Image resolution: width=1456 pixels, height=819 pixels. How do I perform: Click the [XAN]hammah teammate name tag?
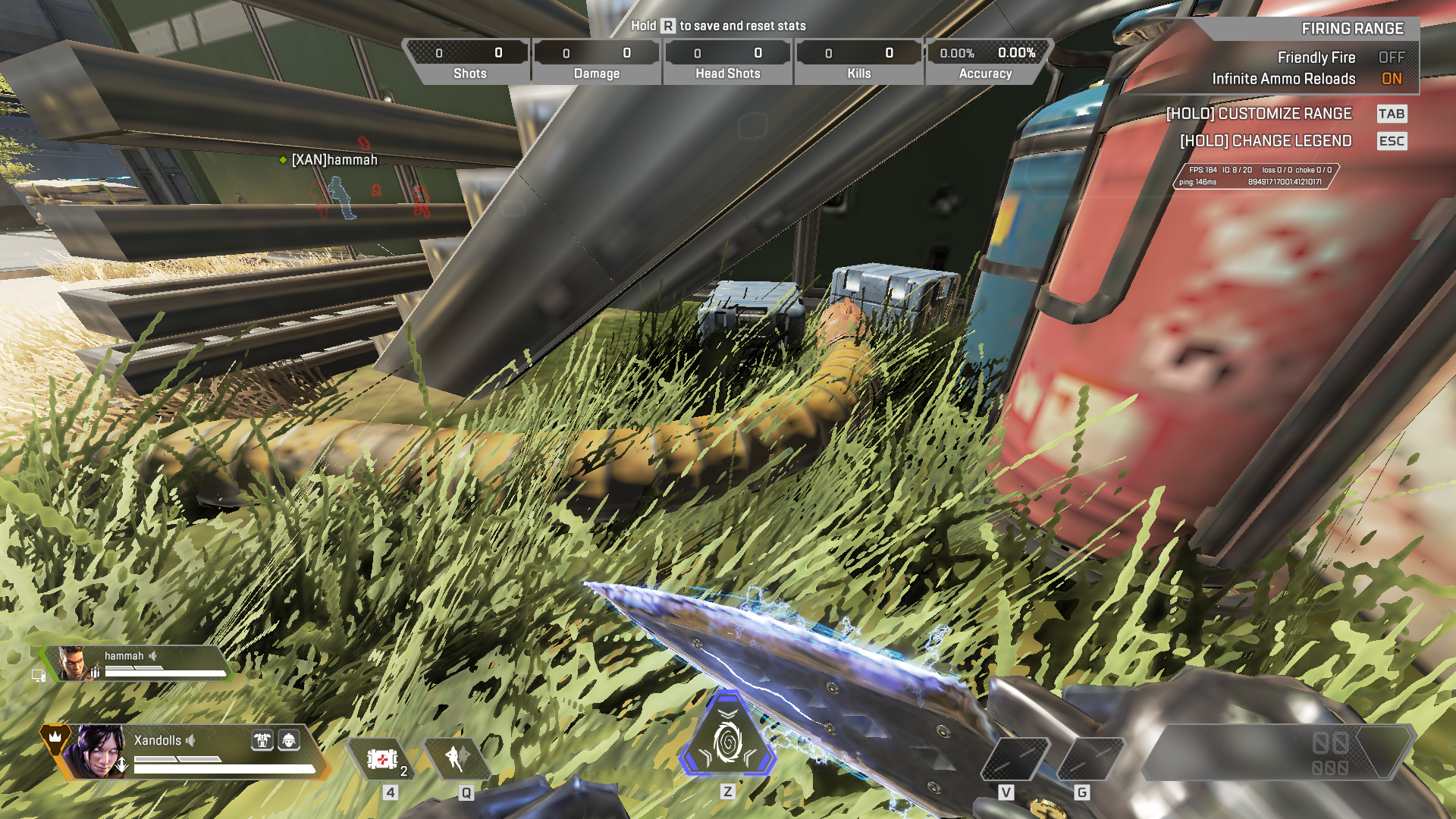(x=334, y=160)
